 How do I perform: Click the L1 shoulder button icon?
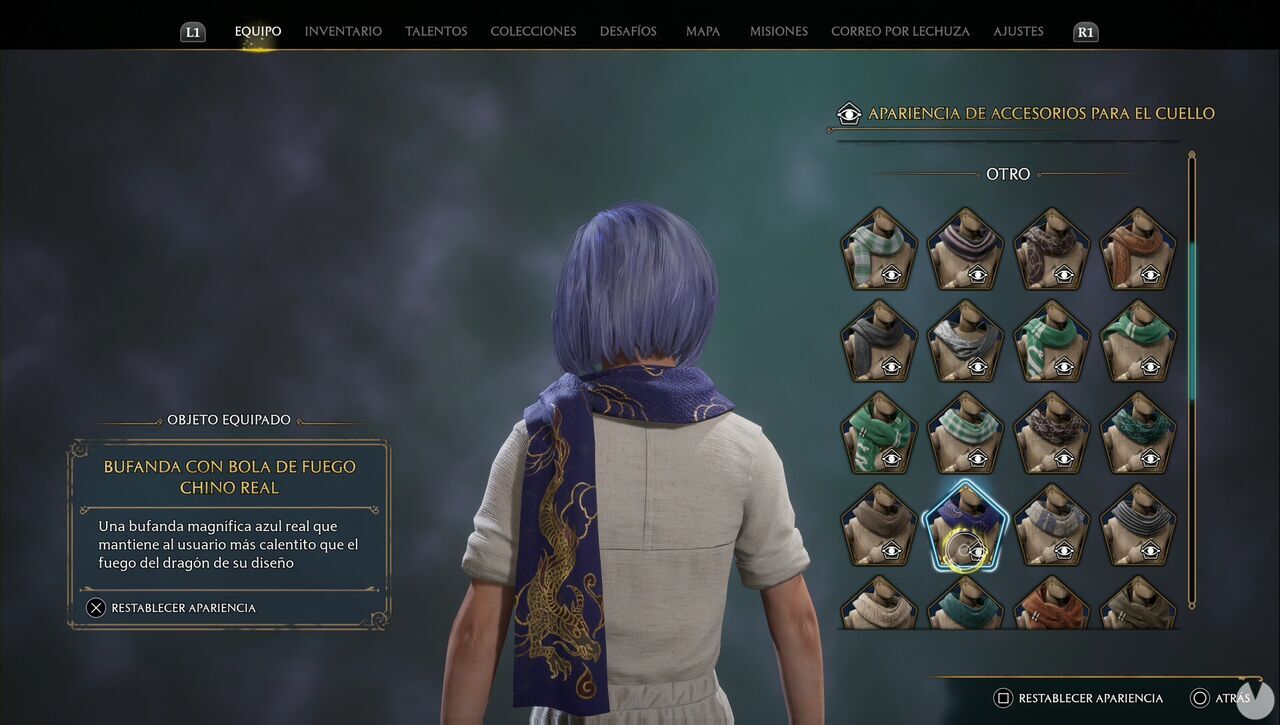(192, 31)
